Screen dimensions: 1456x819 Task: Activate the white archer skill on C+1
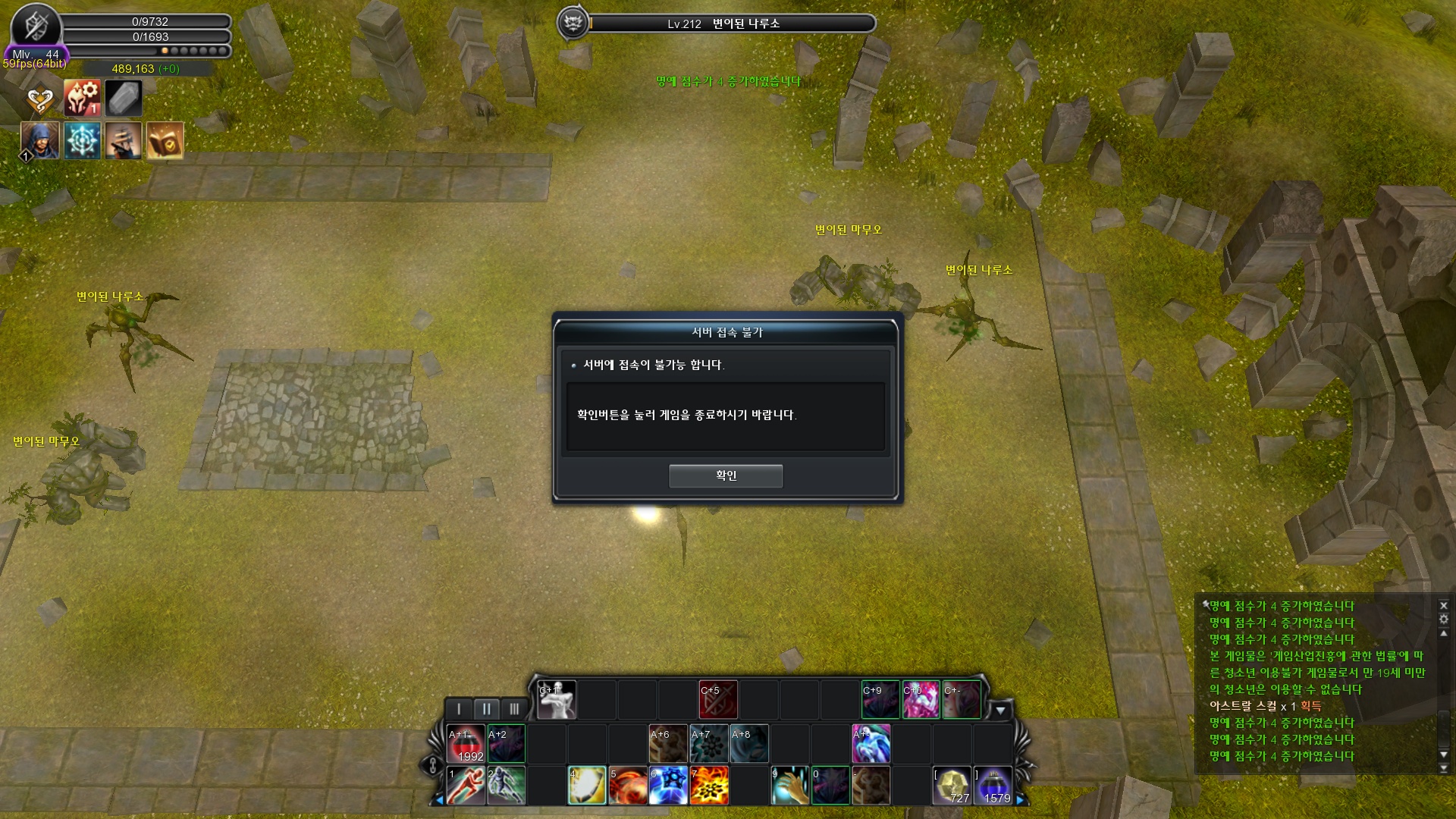(x=557, y=700)
